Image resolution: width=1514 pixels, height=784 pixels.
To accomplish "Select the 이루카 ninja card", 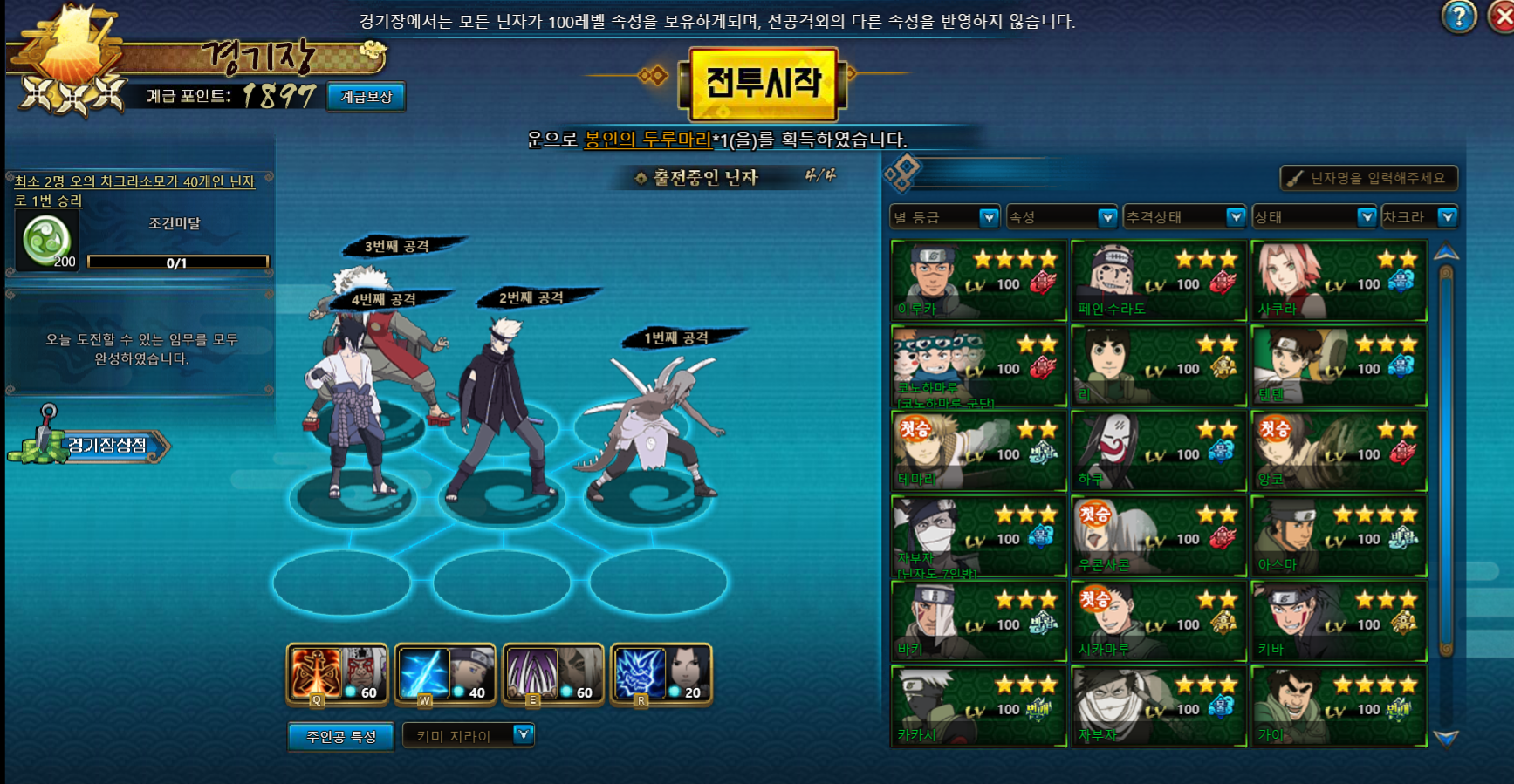I will [x=978, y=281].
